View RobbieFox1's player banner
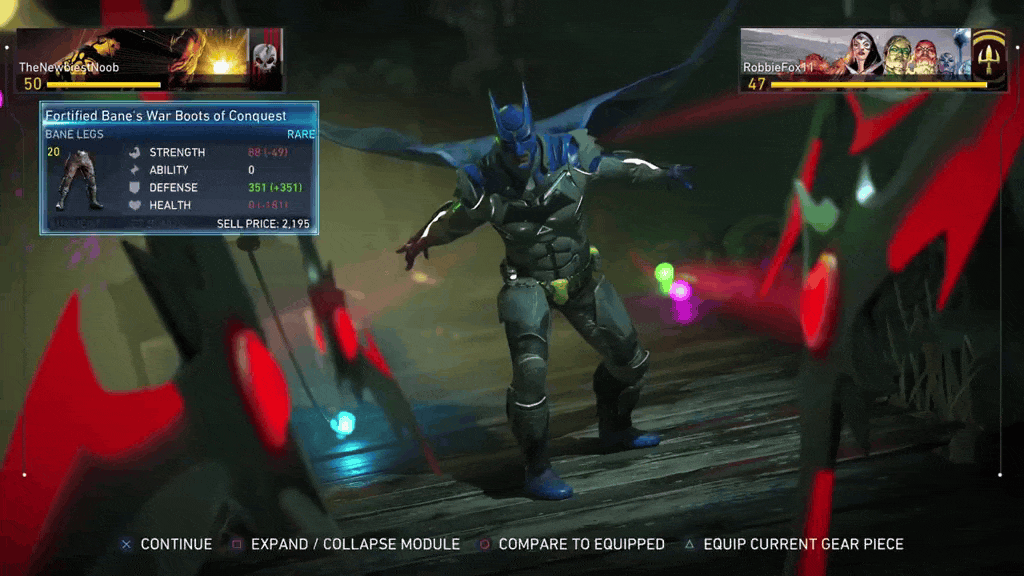This screenshot has width=1024, height=576. [855, 60]
